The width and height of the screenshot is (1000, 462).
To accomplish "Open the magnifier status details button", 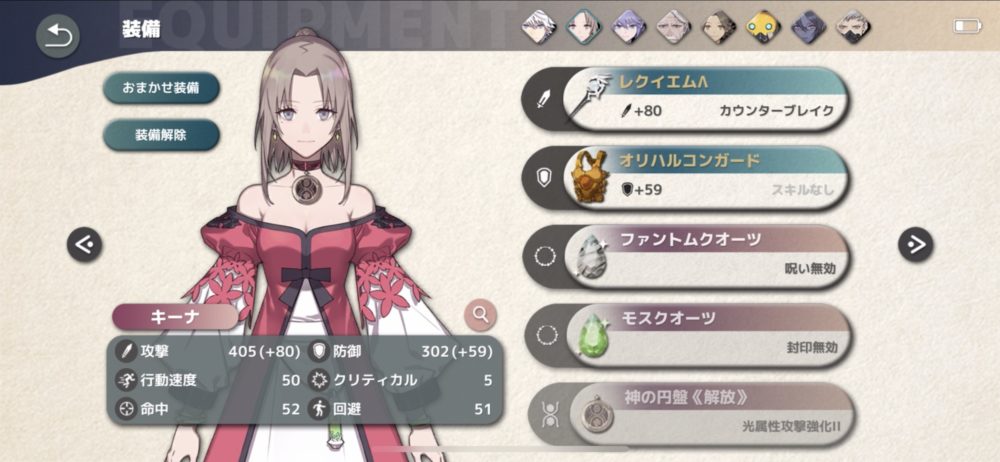I will 481,315.
